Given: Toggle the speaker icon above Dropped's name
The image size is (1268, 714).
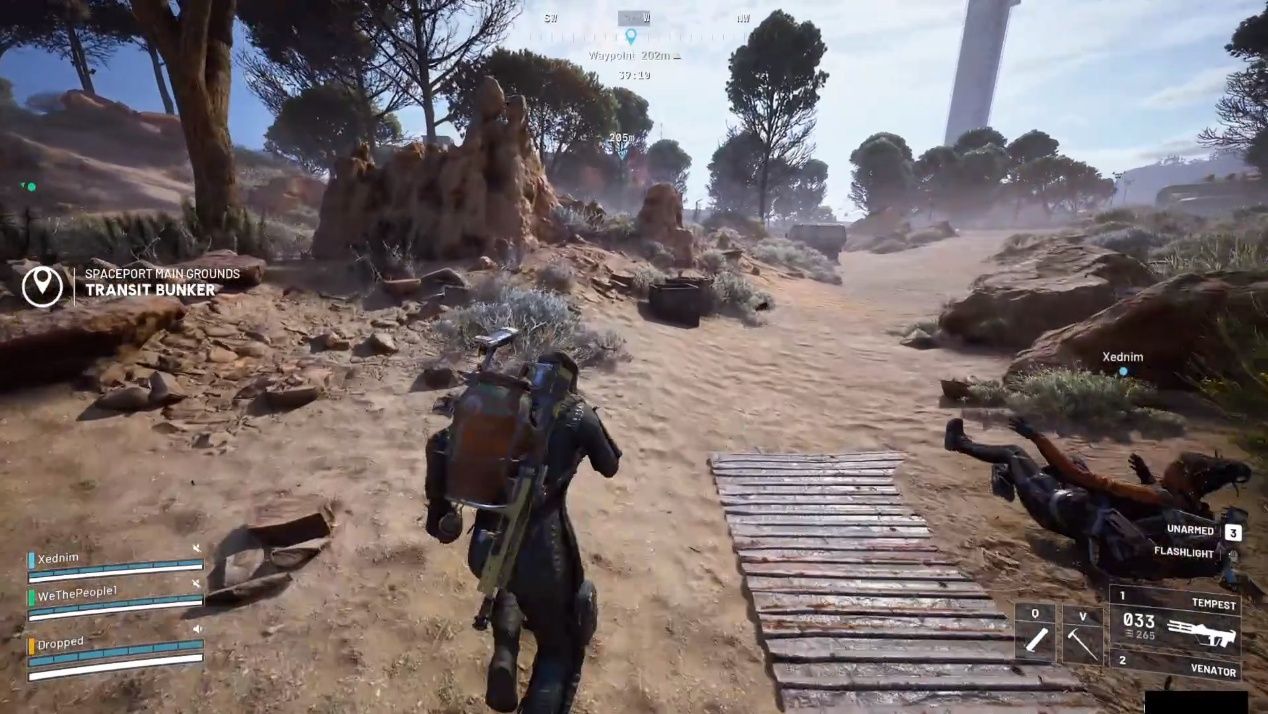Looking at the screenshot, I should (x=197, y=629).
